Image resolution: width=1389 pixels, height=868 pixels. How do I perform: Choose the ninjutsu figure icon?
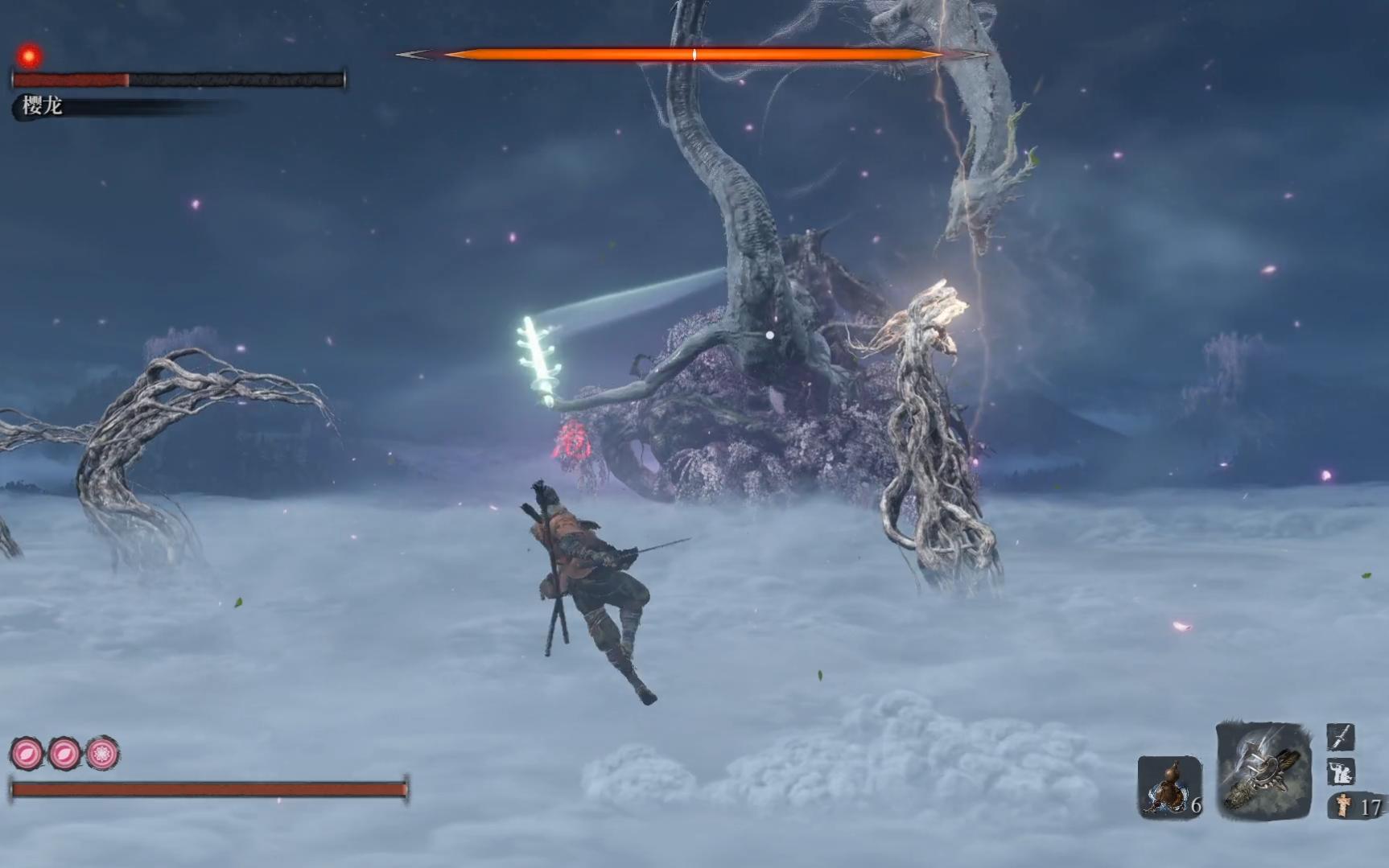pos(1340,771)
